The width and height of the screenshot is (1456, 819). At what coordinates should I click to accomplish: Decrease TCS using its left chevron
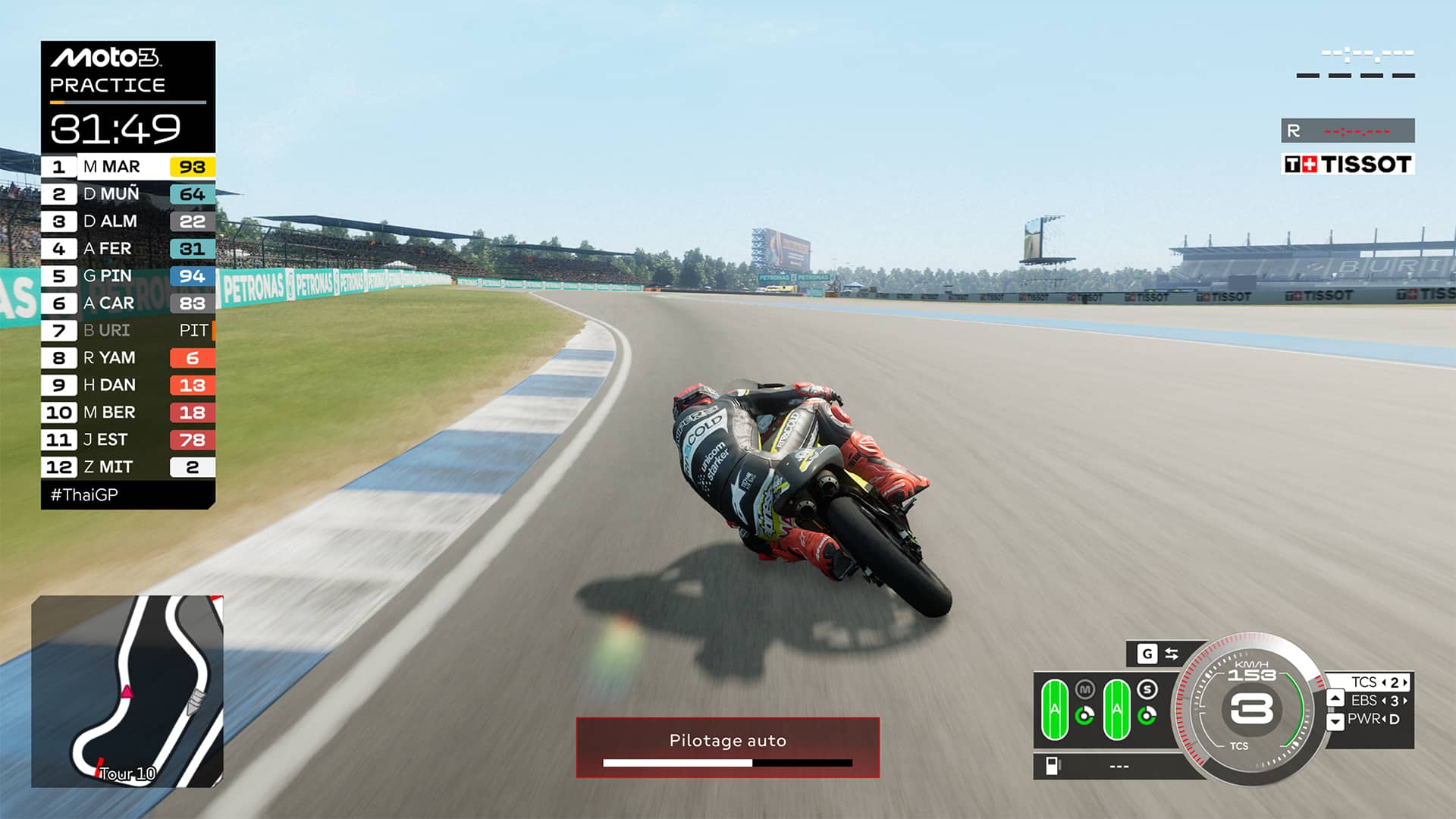pyautogui.click(x=1385, y=681)
